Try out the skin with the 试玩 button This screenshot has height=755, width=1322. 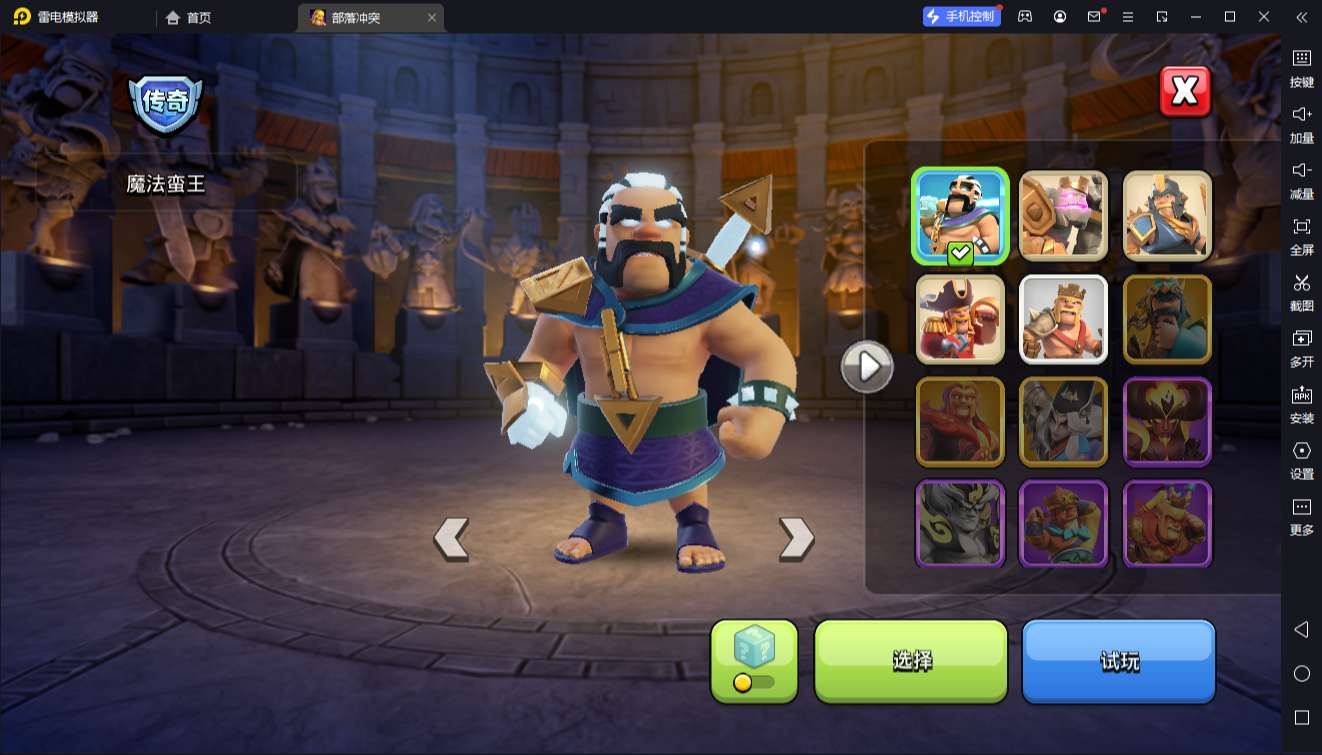[x=1118, y=660]
